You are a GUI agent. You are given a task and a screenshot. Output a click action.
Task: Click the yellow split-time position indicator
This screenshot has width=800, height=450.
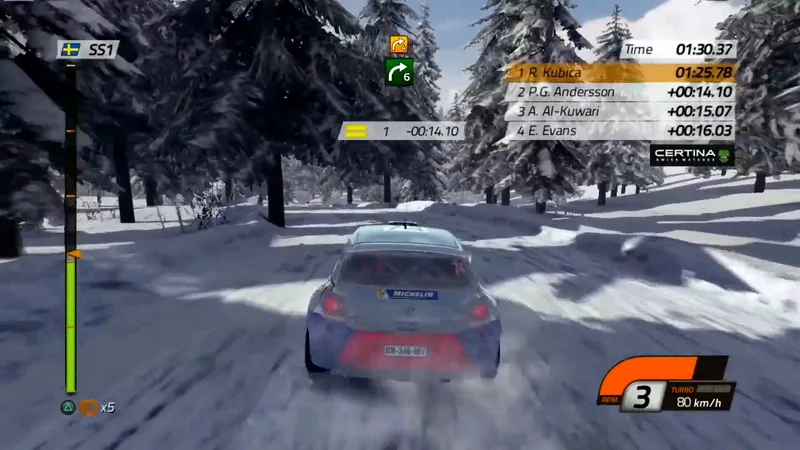click(355, 131)
